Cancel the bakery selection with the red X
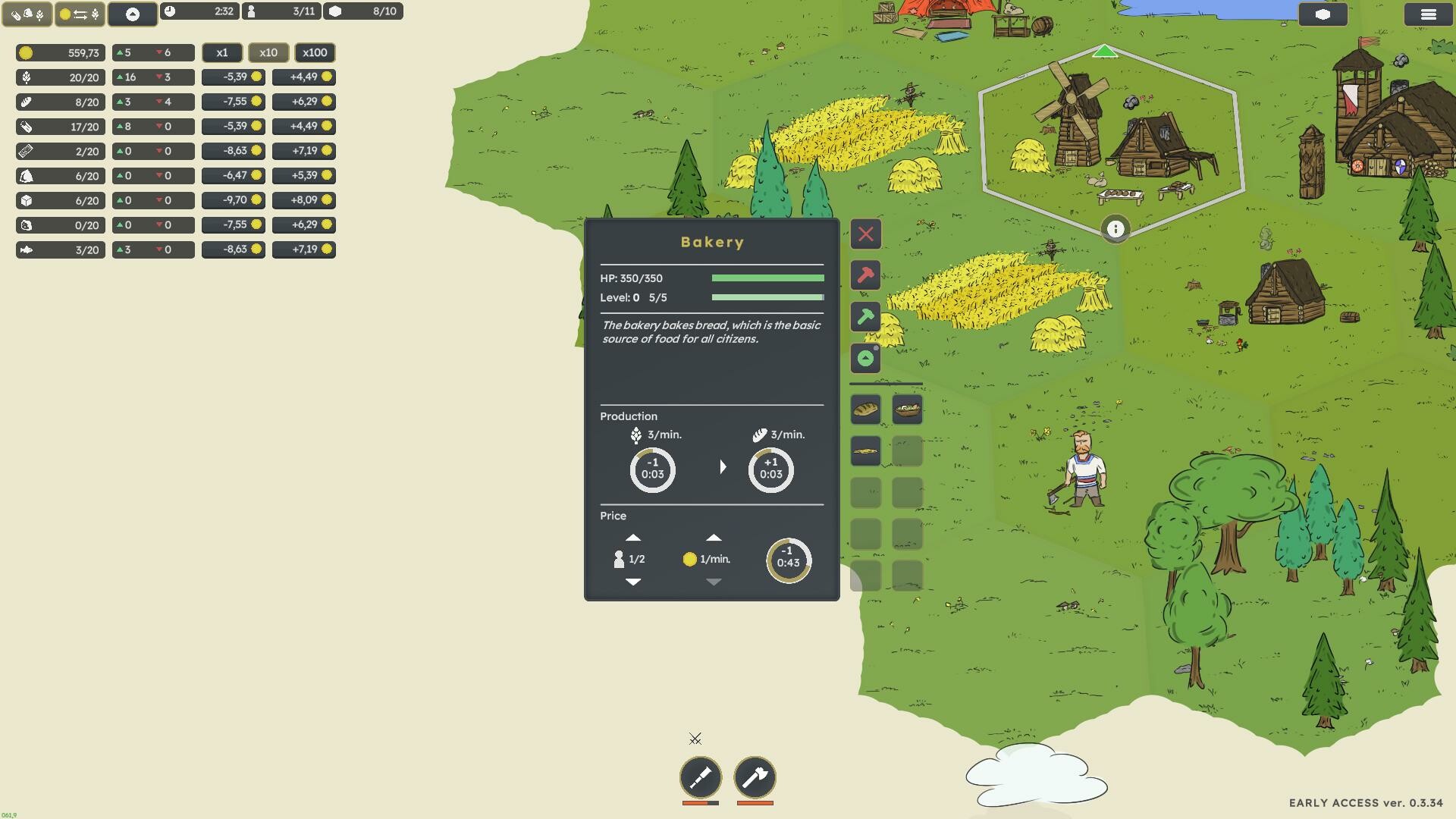The width and height of the screenshot is (1456, 819). [866, 234]
